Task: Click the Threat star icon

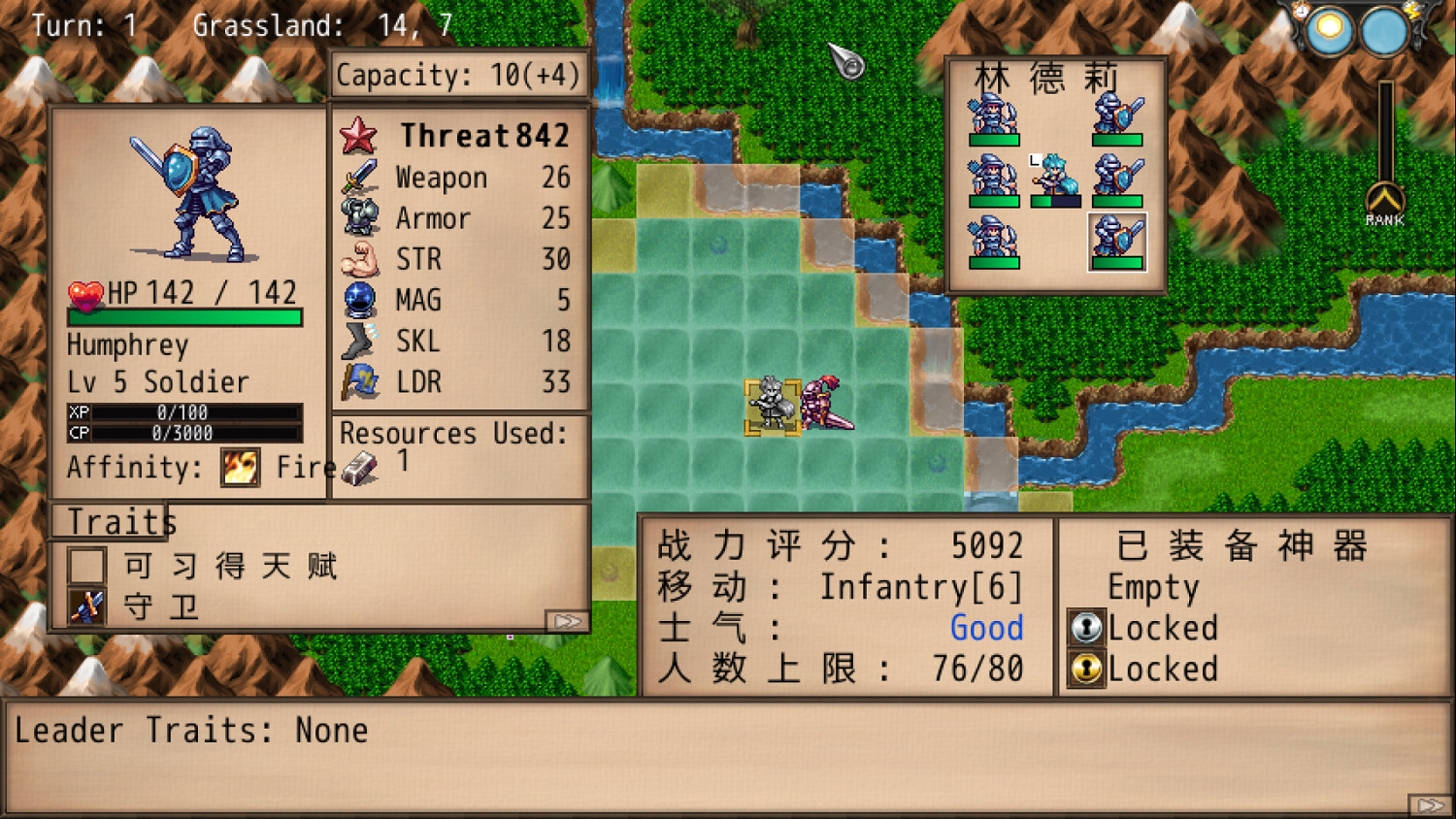Action: pos(357,136)
